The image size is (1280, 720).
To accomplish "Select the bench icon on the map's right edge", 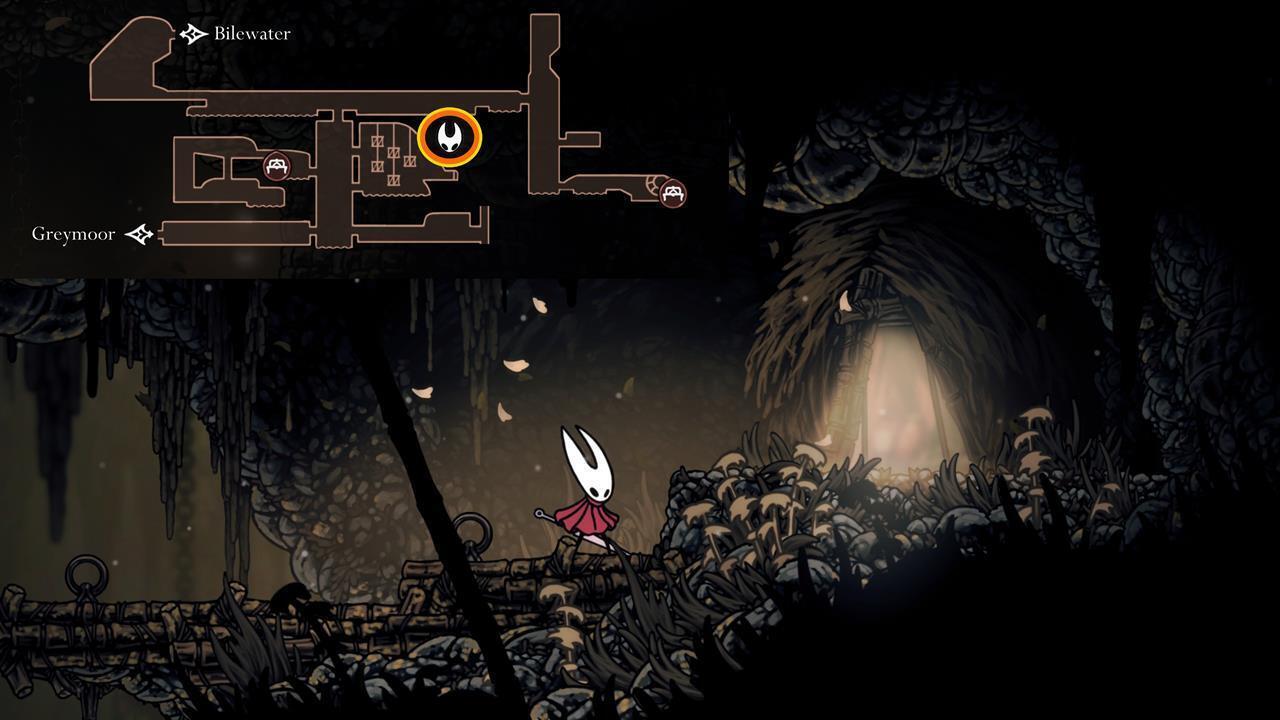I will 671,194.
